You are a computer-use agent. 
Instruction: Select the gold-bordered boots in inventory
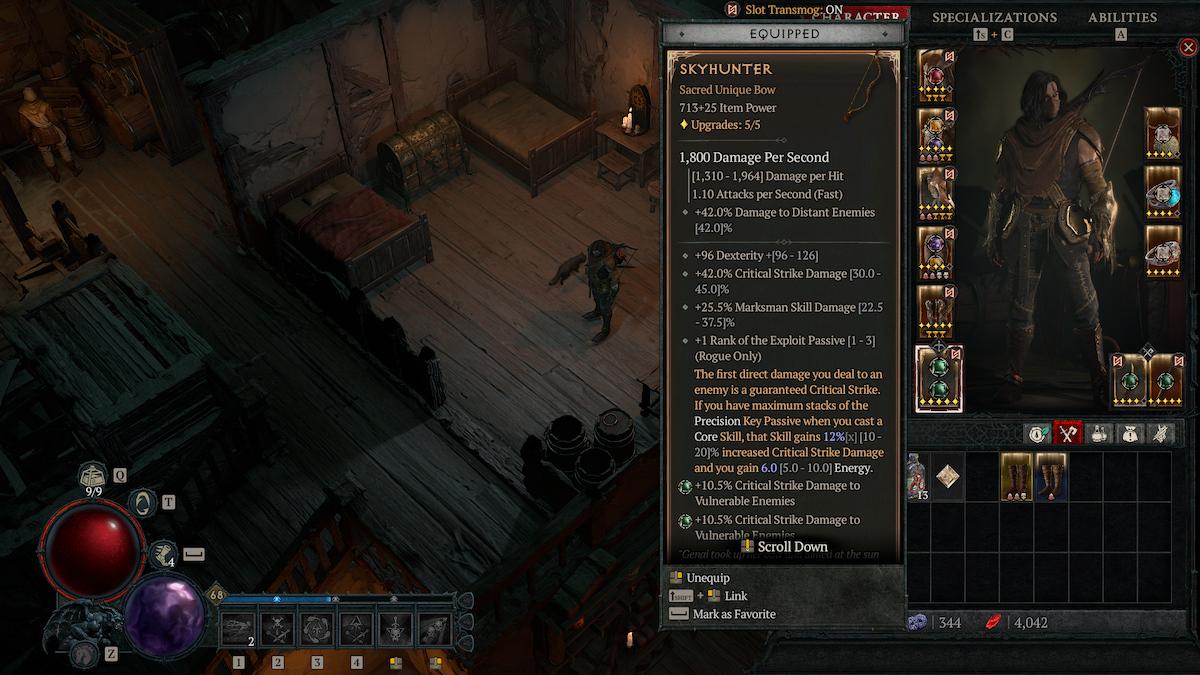coord(1017,477)
